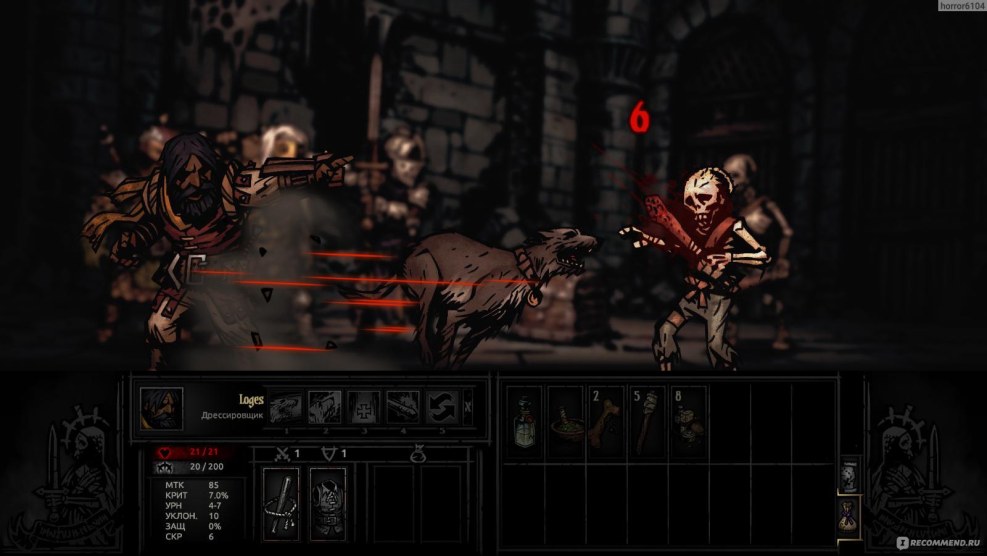Switch to the loot sack inventory tab
The image size is (987, 556).
point(848,514)
